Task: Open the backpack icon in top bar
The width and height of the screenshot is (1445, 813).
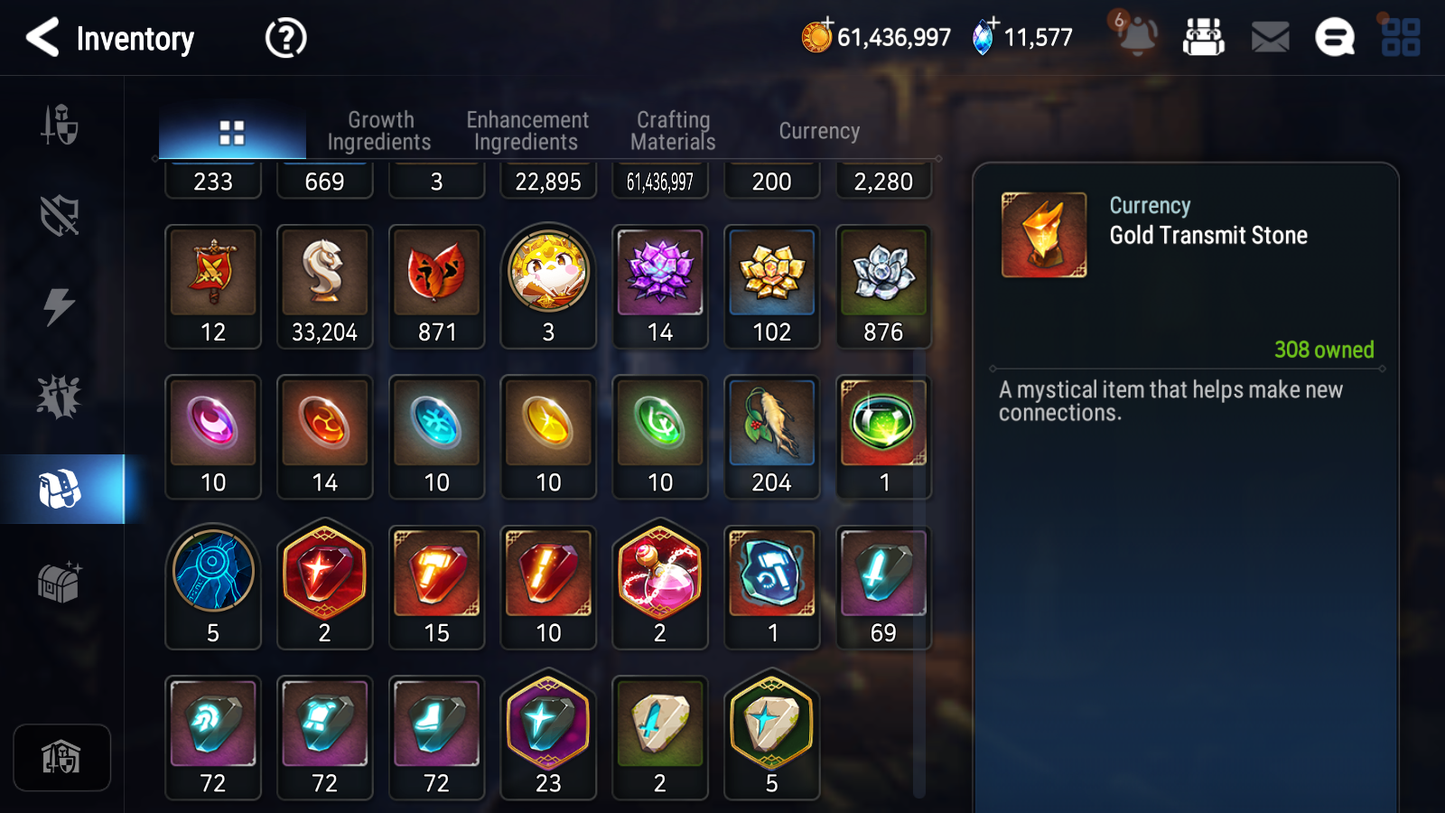Action: point(1204,36)
